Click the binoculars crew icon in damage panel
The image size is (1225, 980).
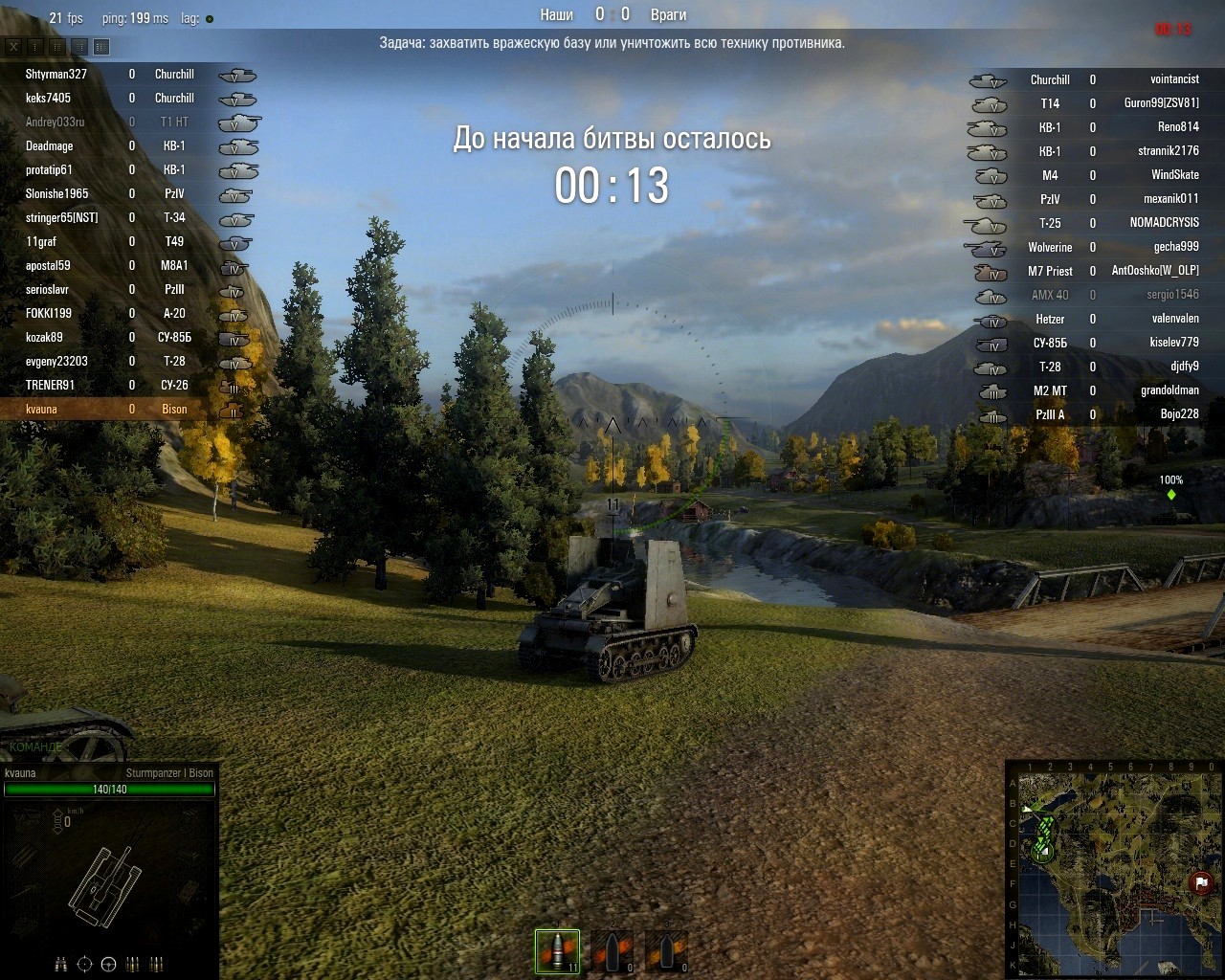click(x=60, y=964)
